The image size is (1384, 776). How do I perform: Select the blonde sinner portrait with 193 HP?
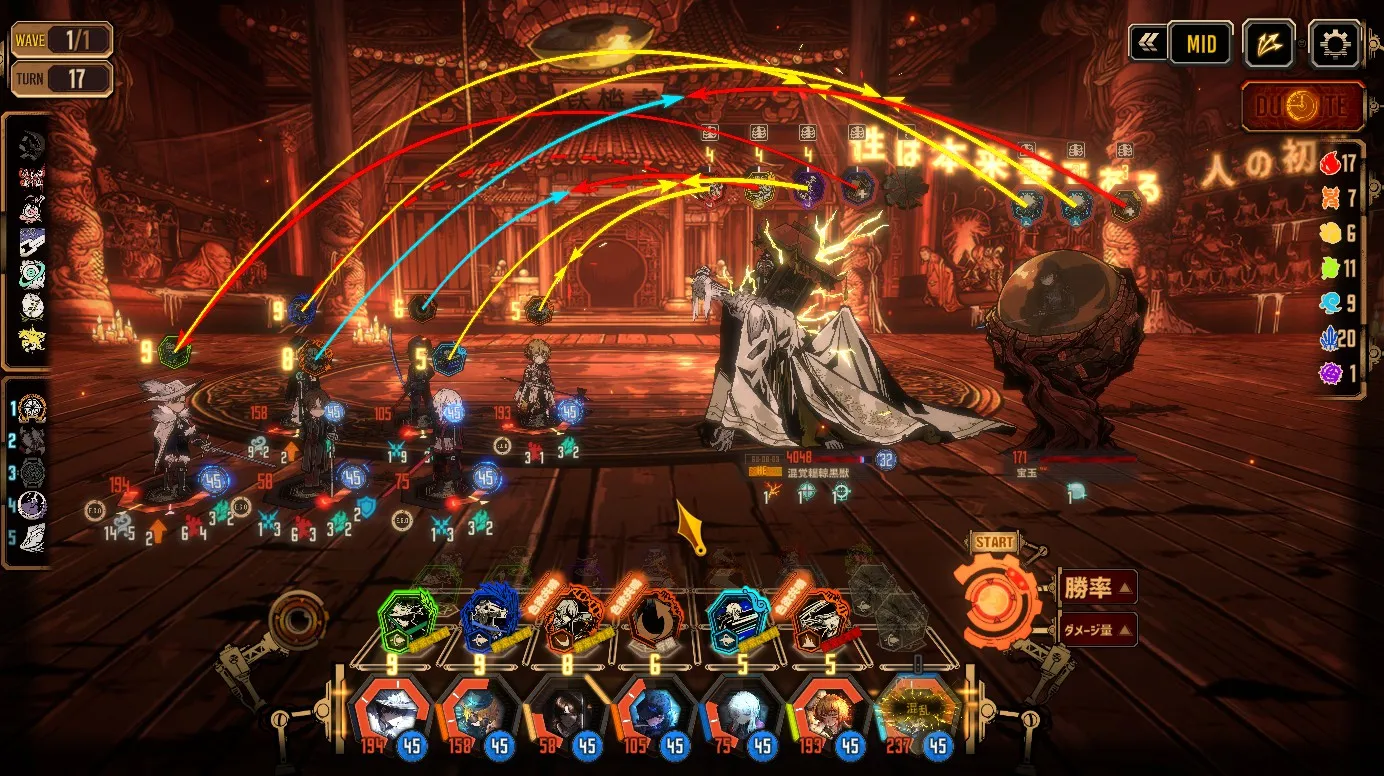(829, 714)
